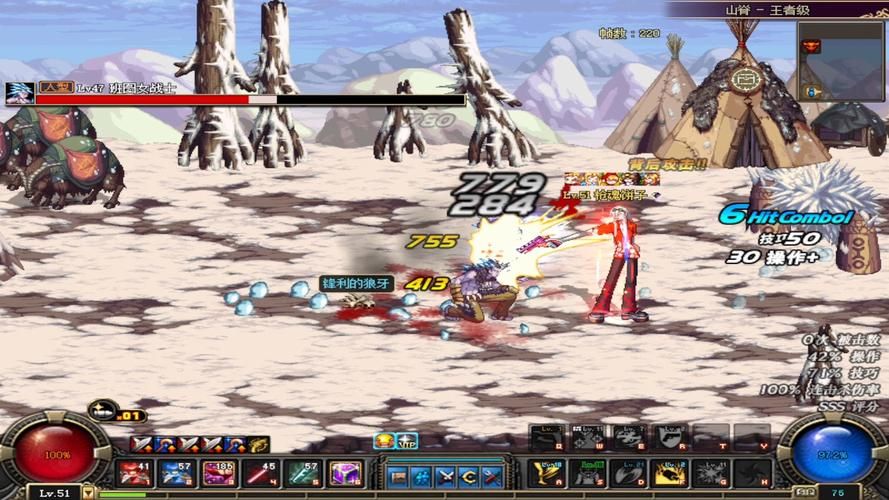Screen dimensions: 889x500
Task: Open the purple cube item in slot 6
Action: [x=345, y=472]
